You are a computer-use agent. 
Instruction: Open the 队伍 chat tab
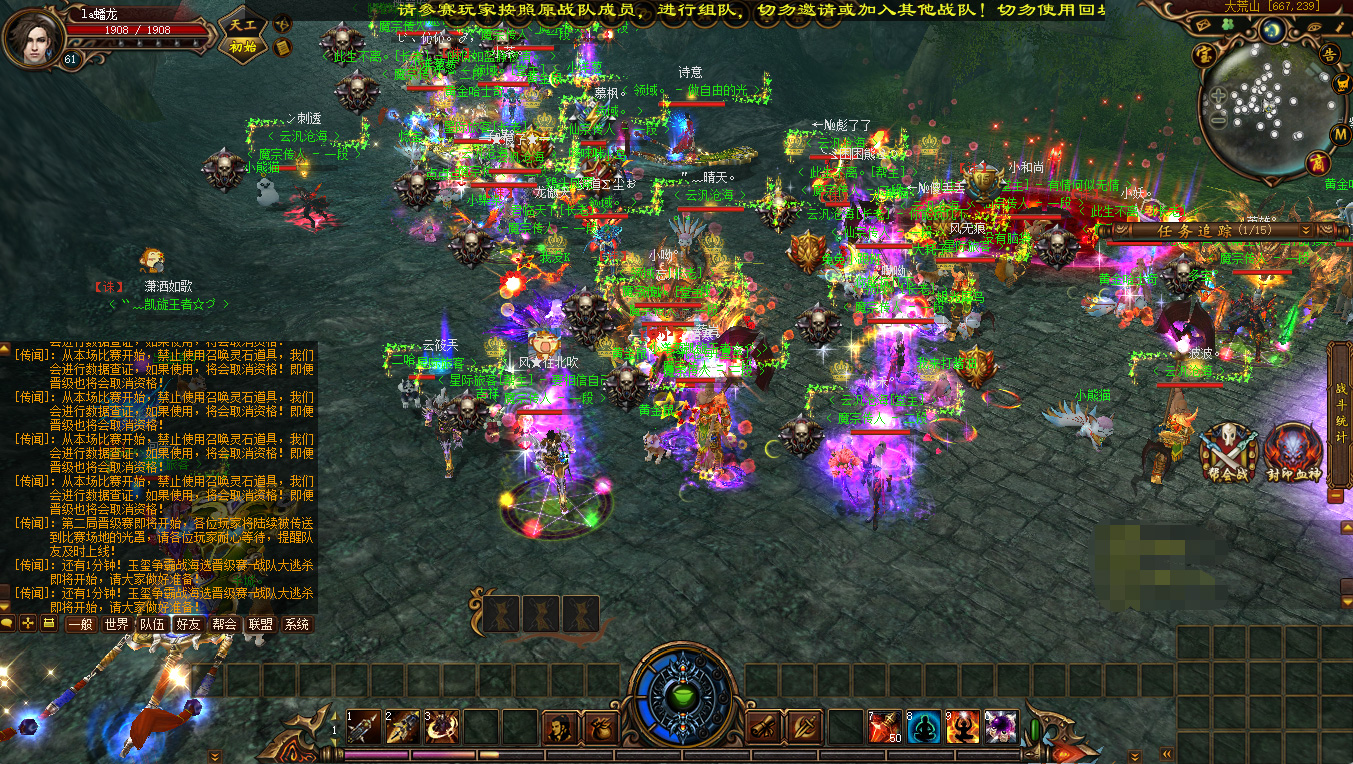[x=152, y=624]
